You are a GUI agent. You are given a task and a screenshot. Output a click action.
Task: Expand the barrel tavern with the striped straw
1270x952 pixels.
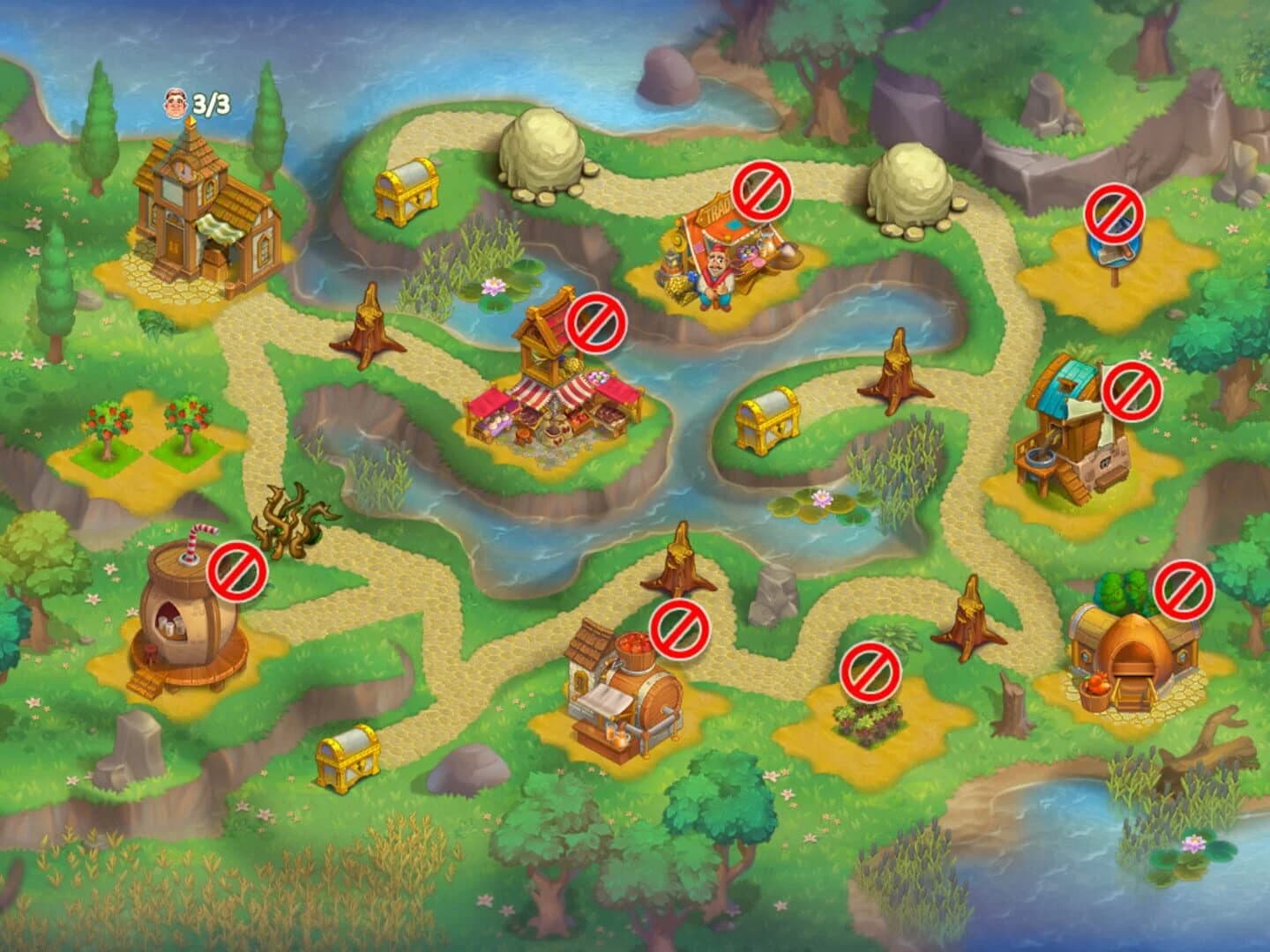190,617
